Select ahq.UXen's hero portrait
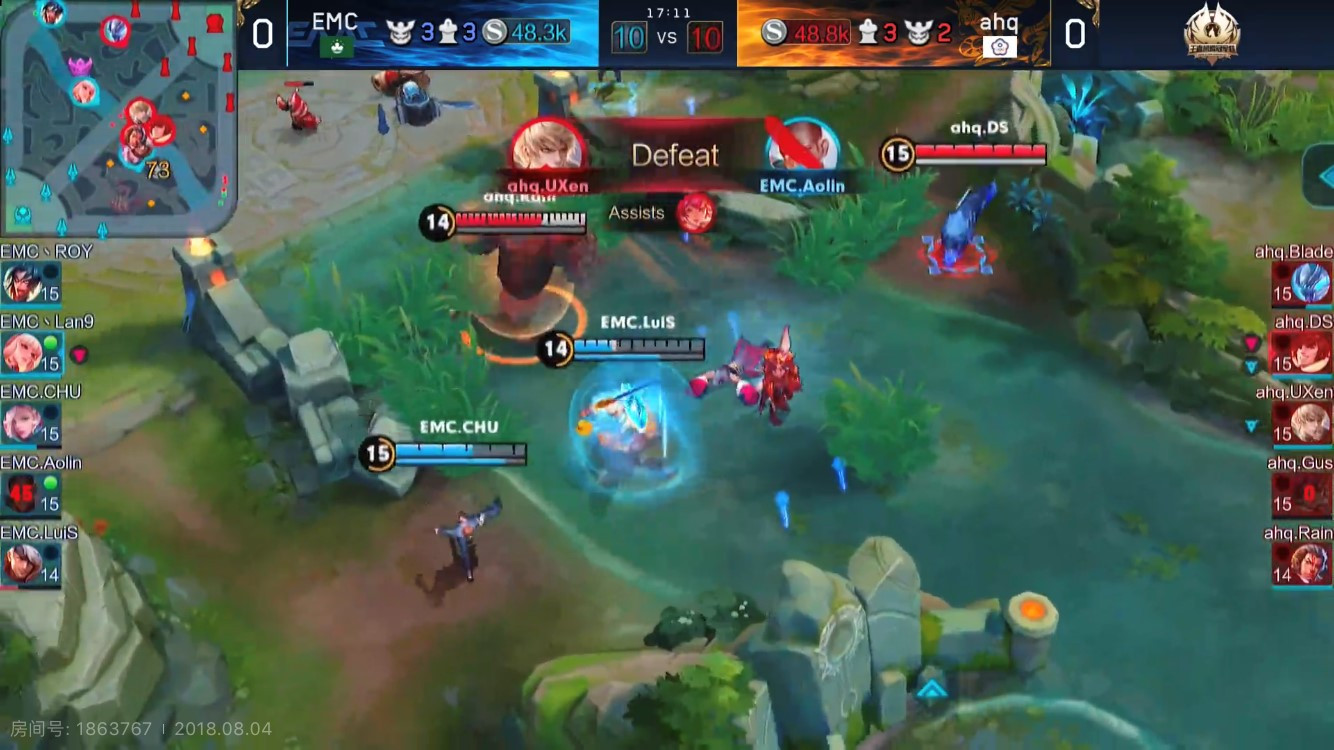This screenshot has height=750, width=1334. [1311, 424]
